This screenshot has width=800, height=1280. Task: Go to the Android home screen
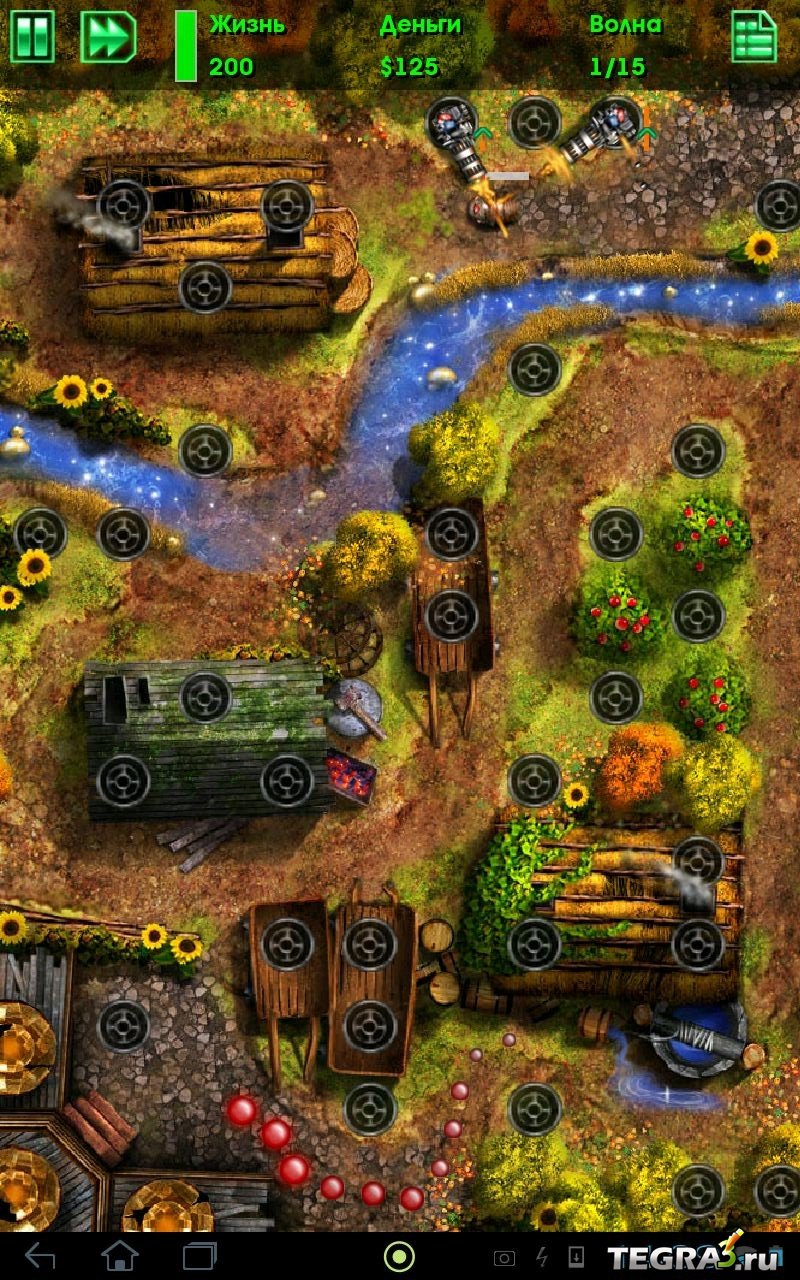point(120,1255)
